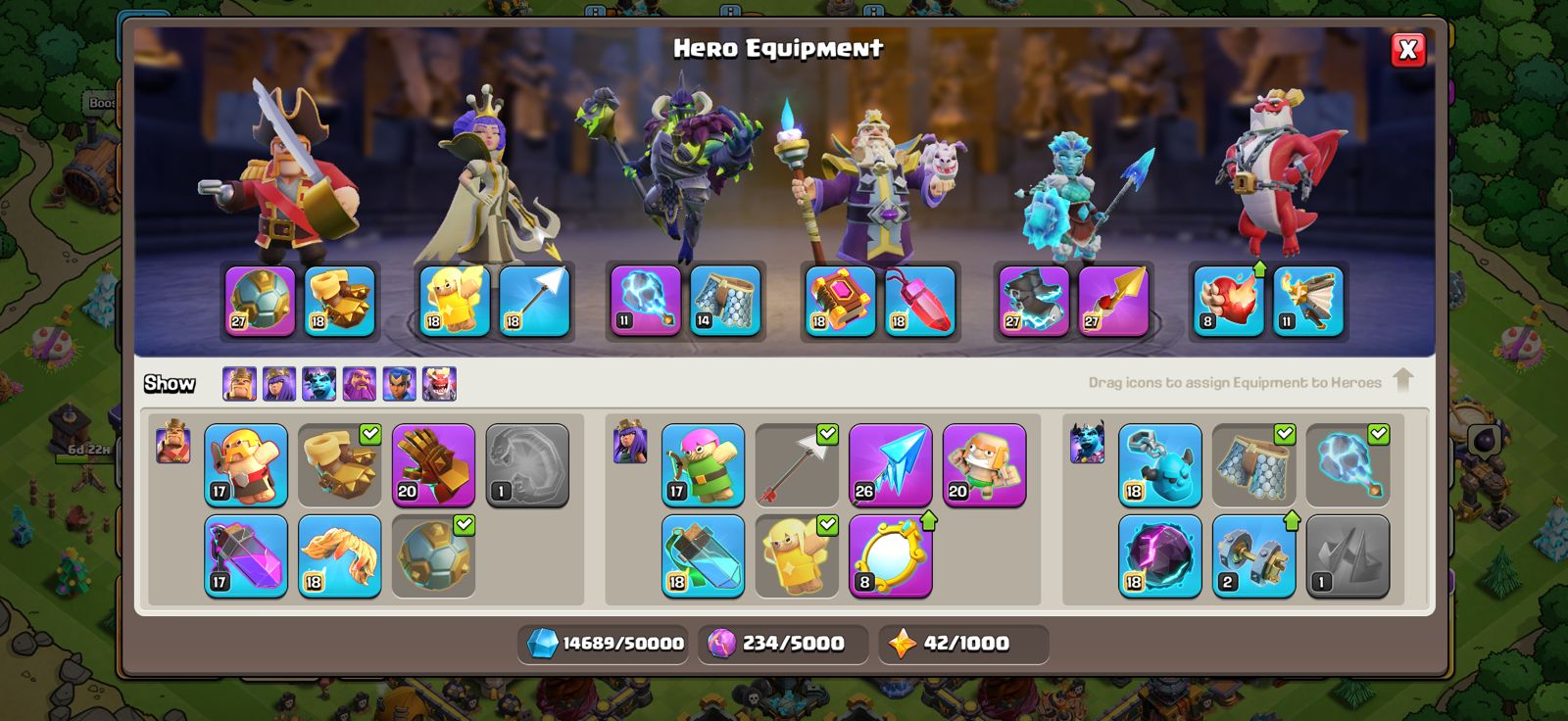Viewport: 1568px width, 721px height.
Task: Select the Frozen Arrow equipment for the Queen
Action: (890, 467)
